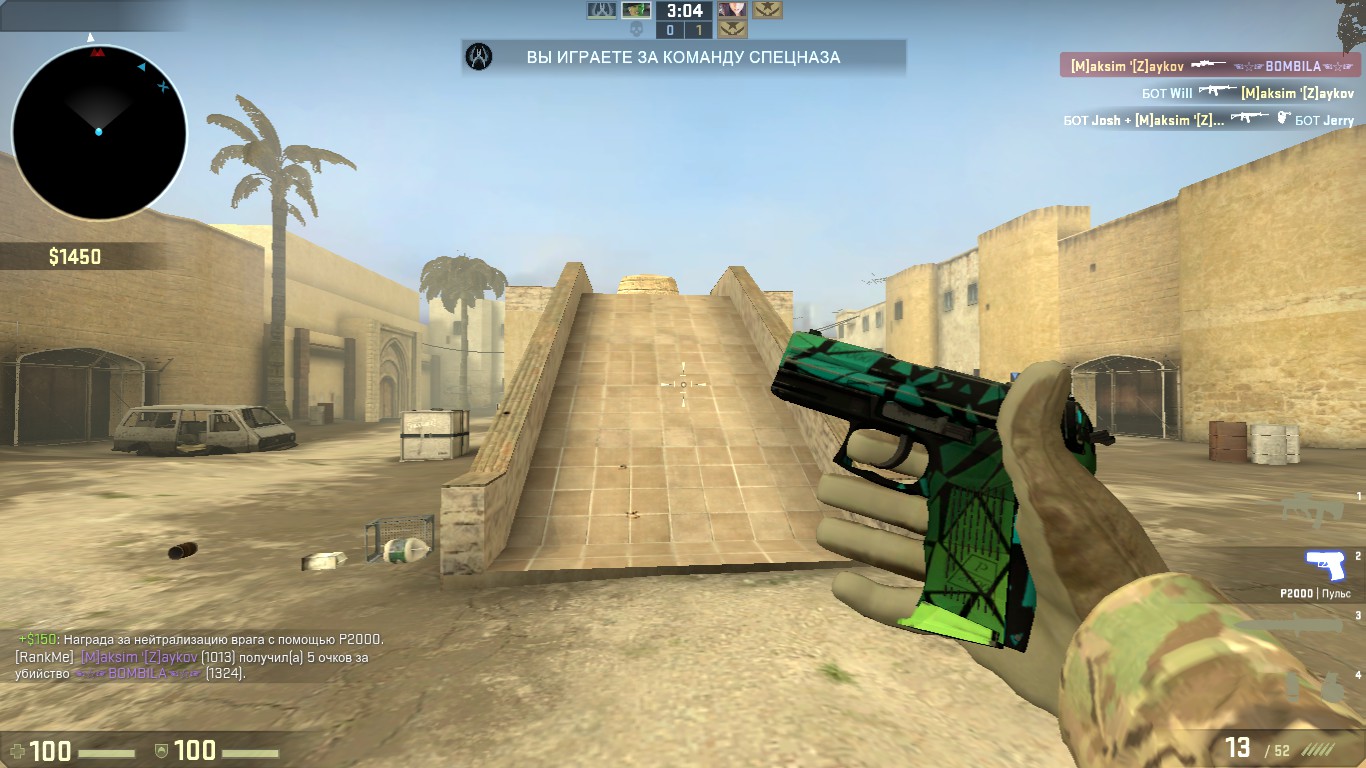1366x768 pixels.
Task: Click the kill feed entry with BOT Jerry
Action: [x=1208, y=120]
